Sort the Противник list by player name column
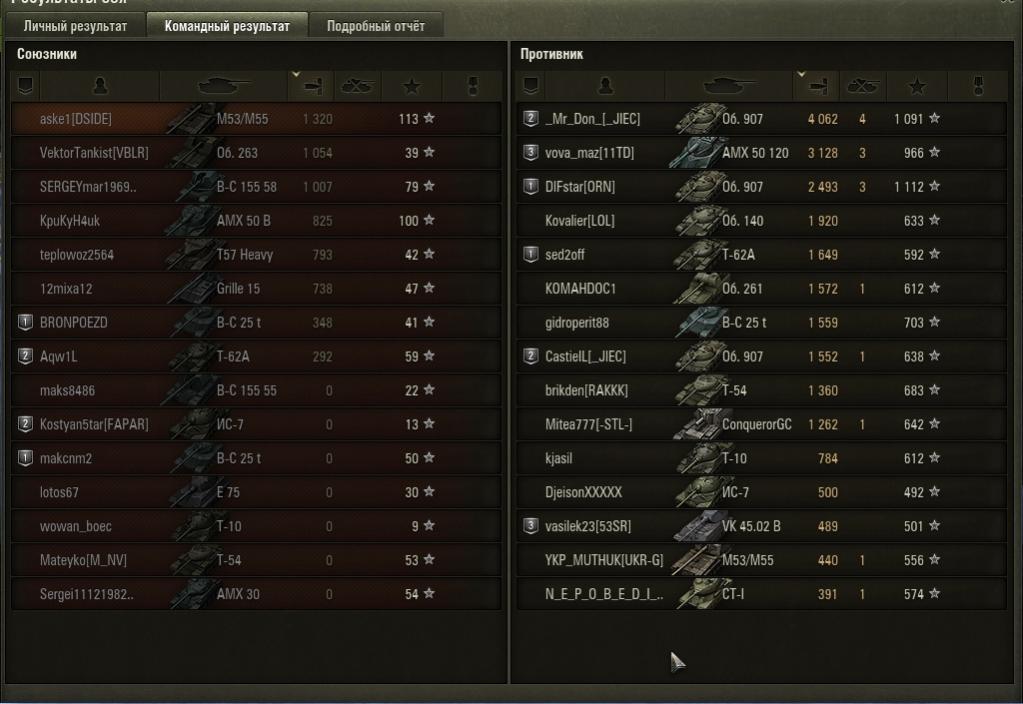Image resolution: width=1023 pixels, height=704 pixels. [x=604, y=87]
